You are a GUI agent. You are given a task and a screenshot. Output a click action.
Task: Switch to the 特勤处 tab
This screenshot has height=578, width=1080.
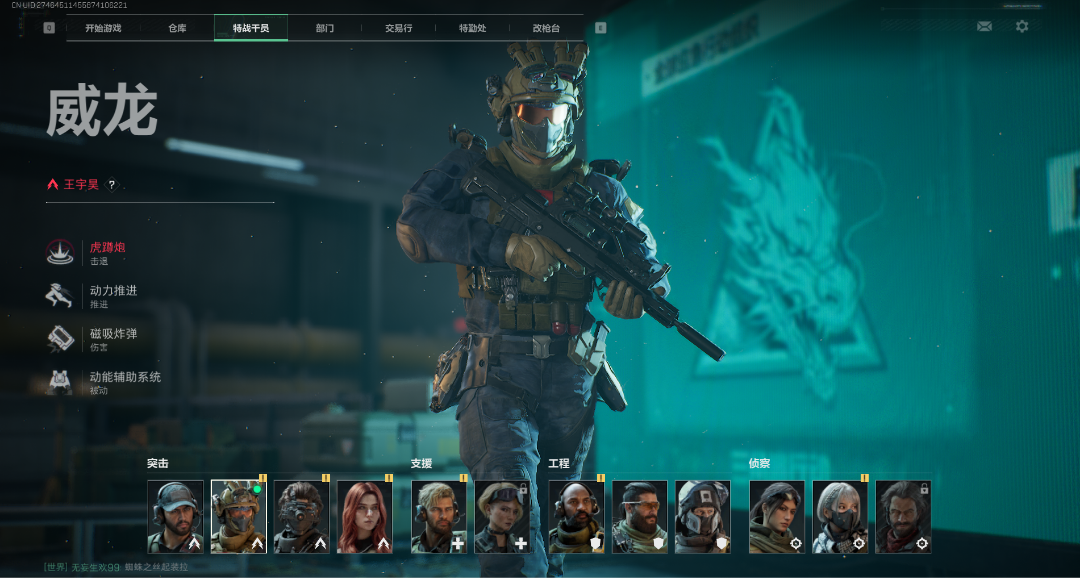coord(472,28)
